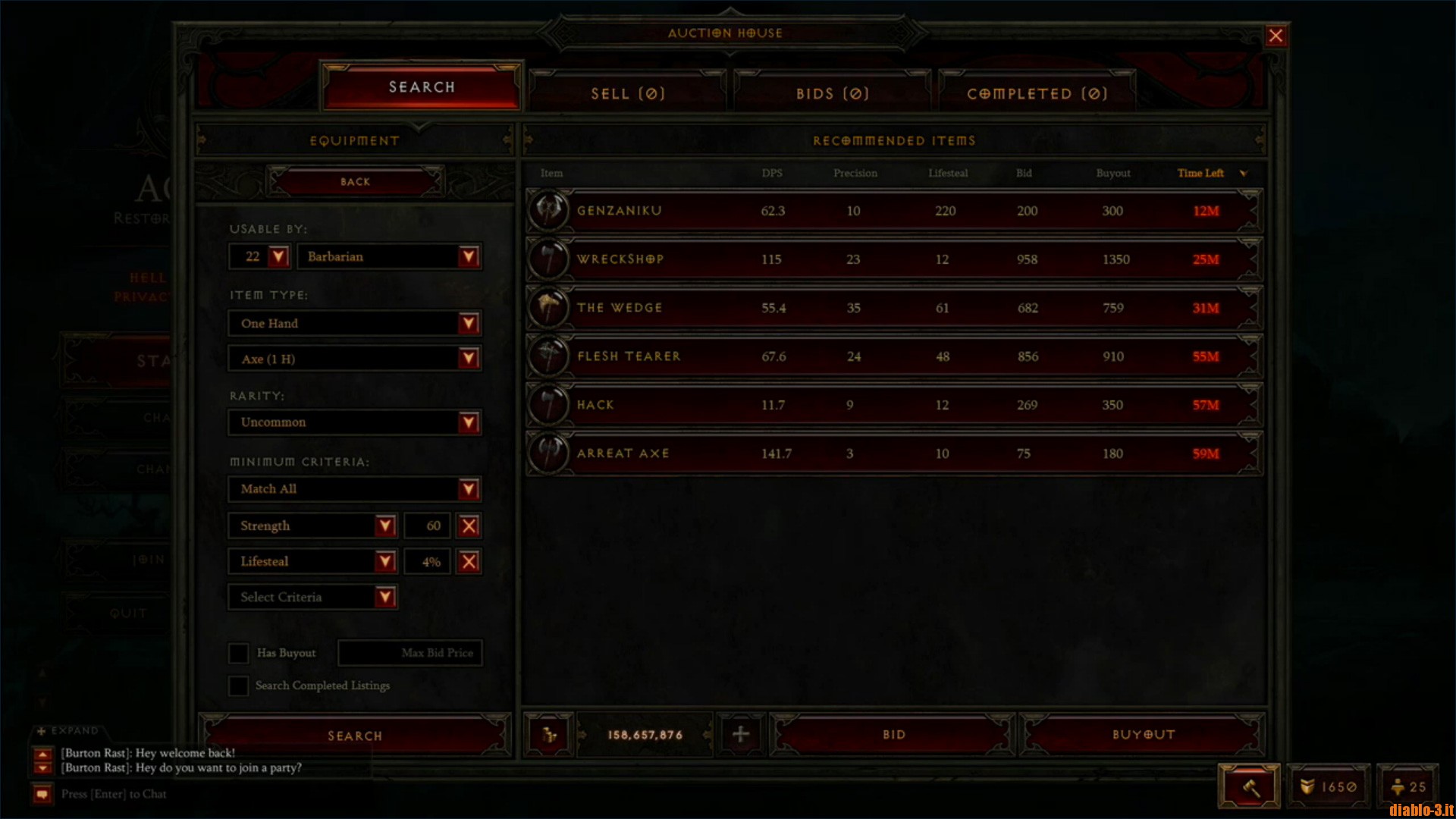1456x819 pixels.
Task: Expand the Rarity dropdown showing Uncommon
Action: pyautogui.click(x=353, y=422)
